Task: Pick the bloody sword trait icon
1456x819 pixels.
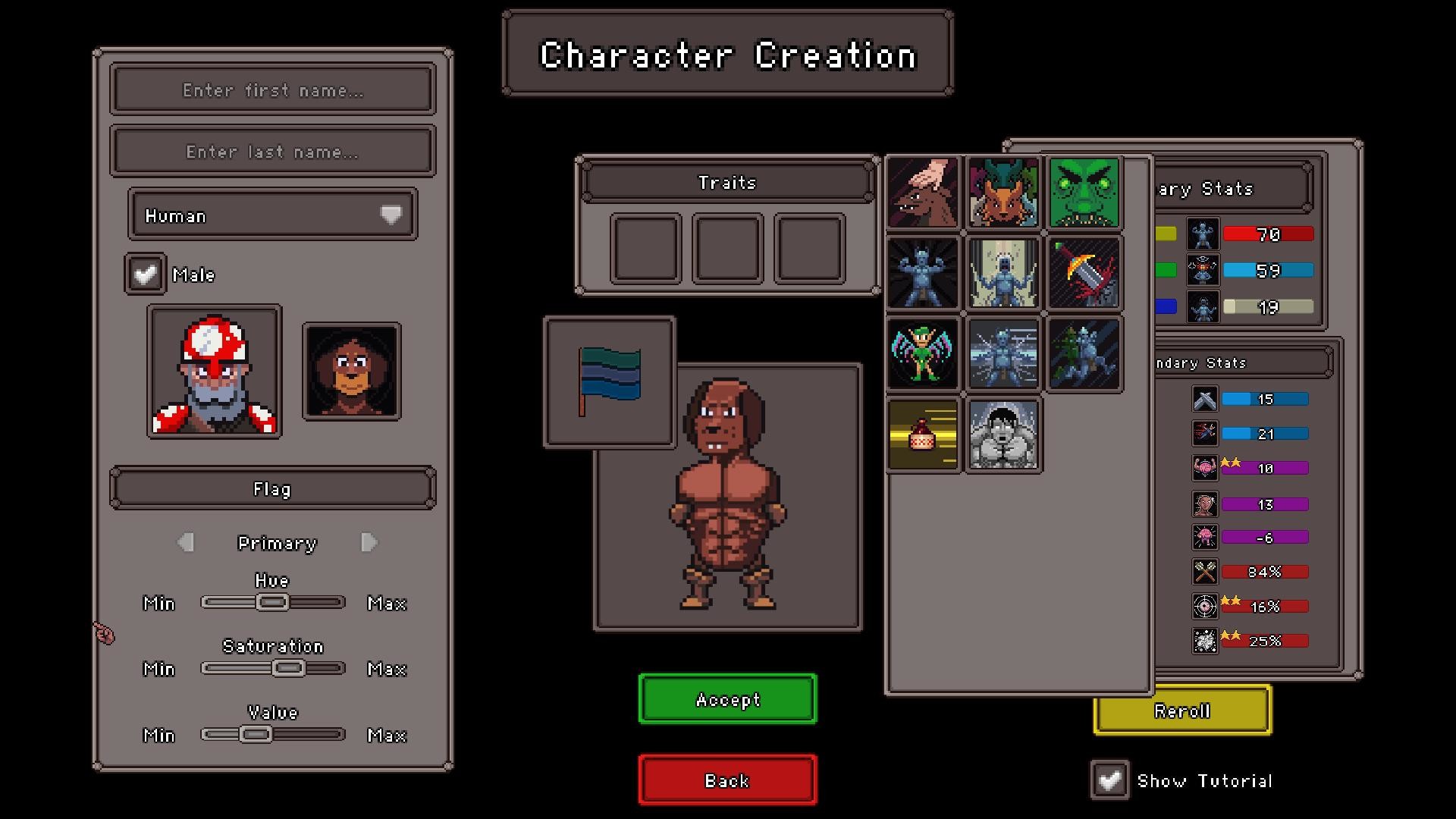Action: pos(1083,273)
